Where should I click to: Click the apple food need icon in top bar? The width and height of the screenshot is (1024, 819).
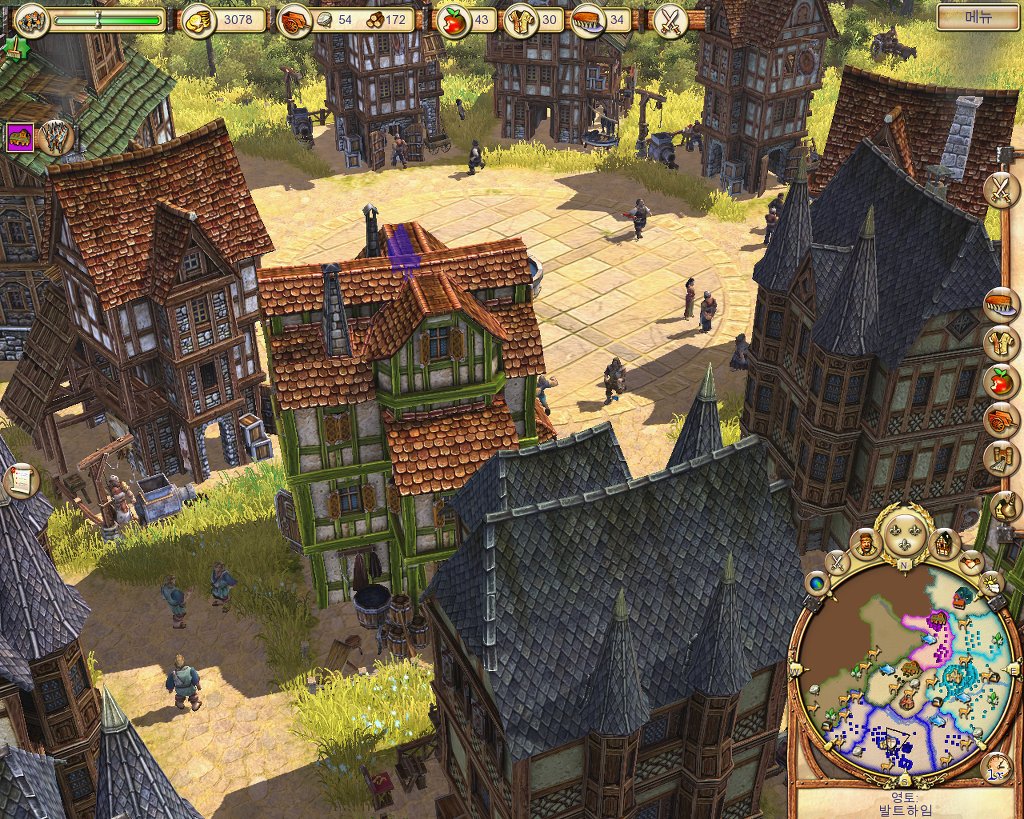(454, 20)
